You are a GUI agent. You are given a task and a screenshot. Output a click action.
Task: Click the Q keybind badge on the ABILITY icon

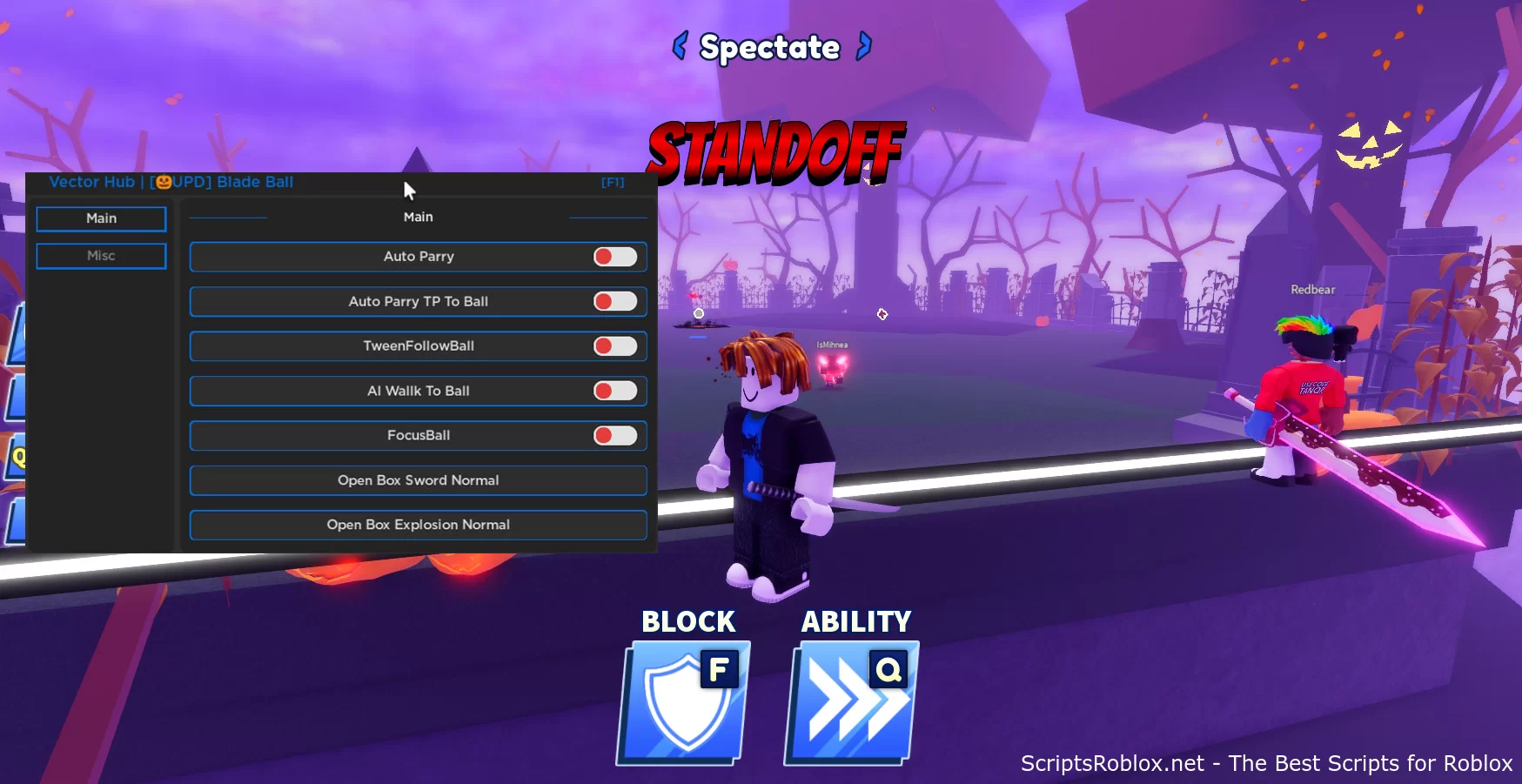click(x=888, y=670)
